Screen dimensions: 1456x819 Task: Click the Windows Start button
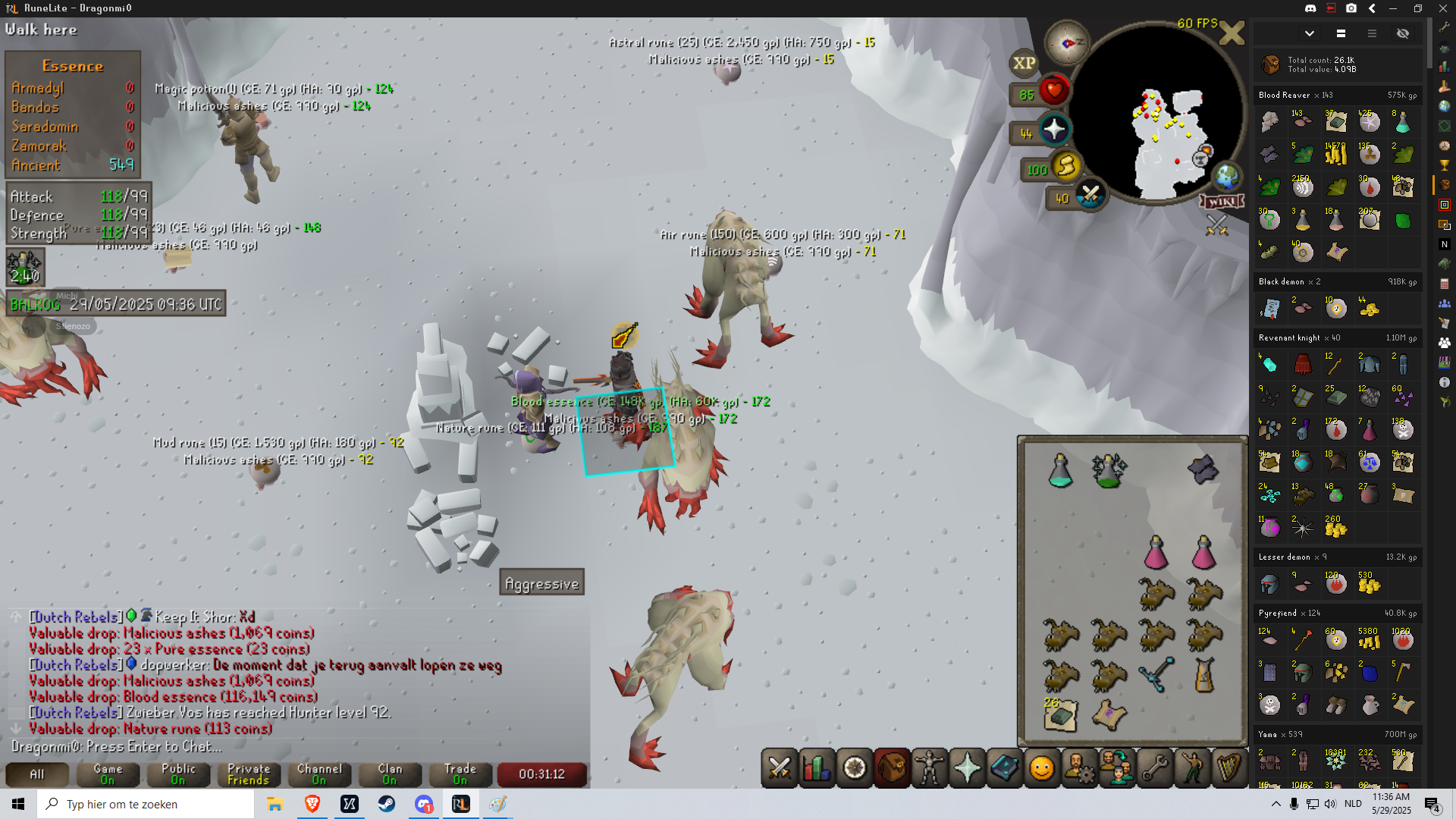pos(18,804)
